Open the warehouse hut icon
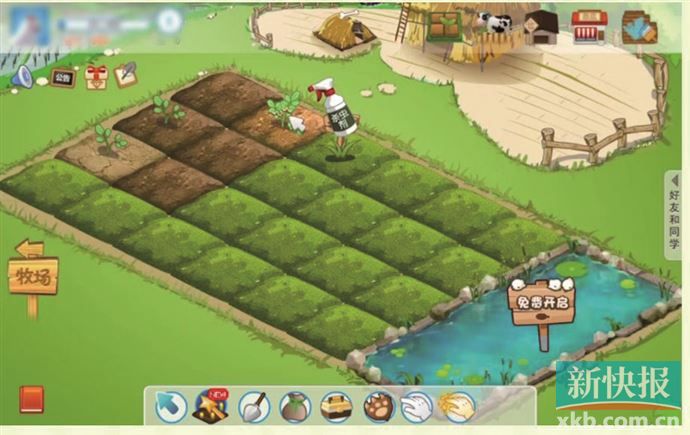The height and width of the screenshot is (435, 690). pos(541,26)
